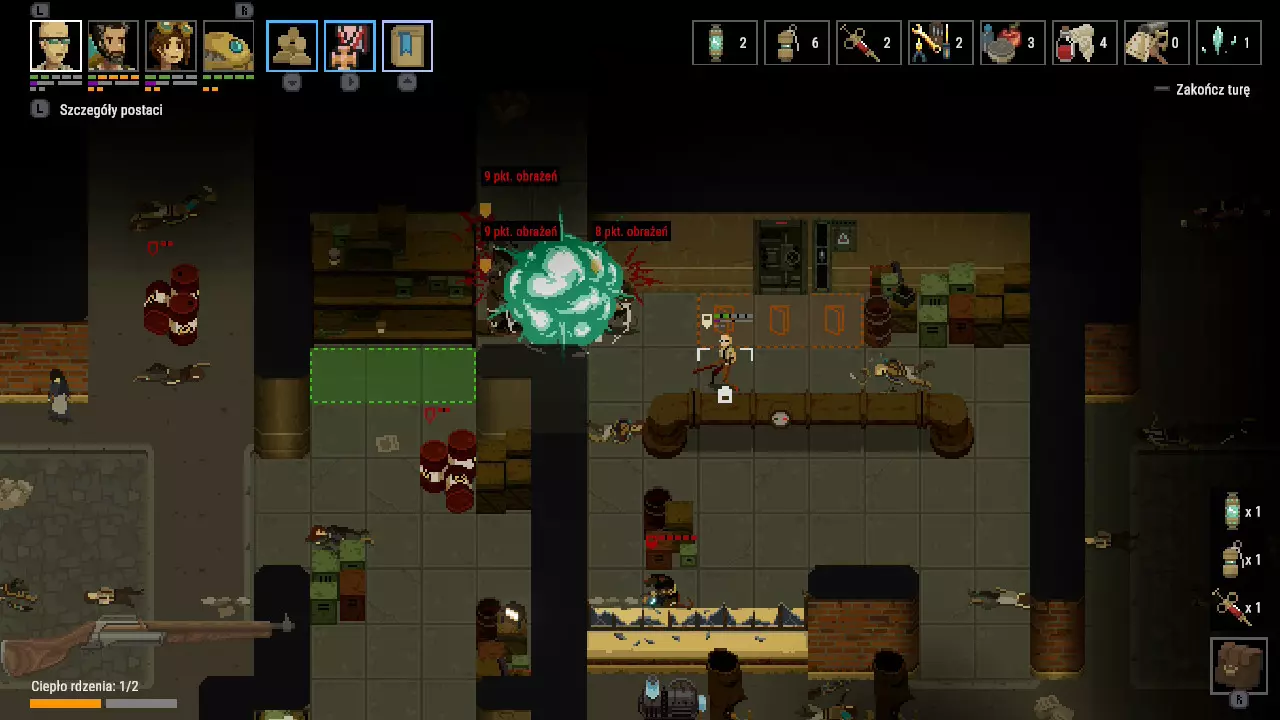The image size is (1280, 720).
Task: Use the lantern quick item marked x1
Action: coord(1240,512)
